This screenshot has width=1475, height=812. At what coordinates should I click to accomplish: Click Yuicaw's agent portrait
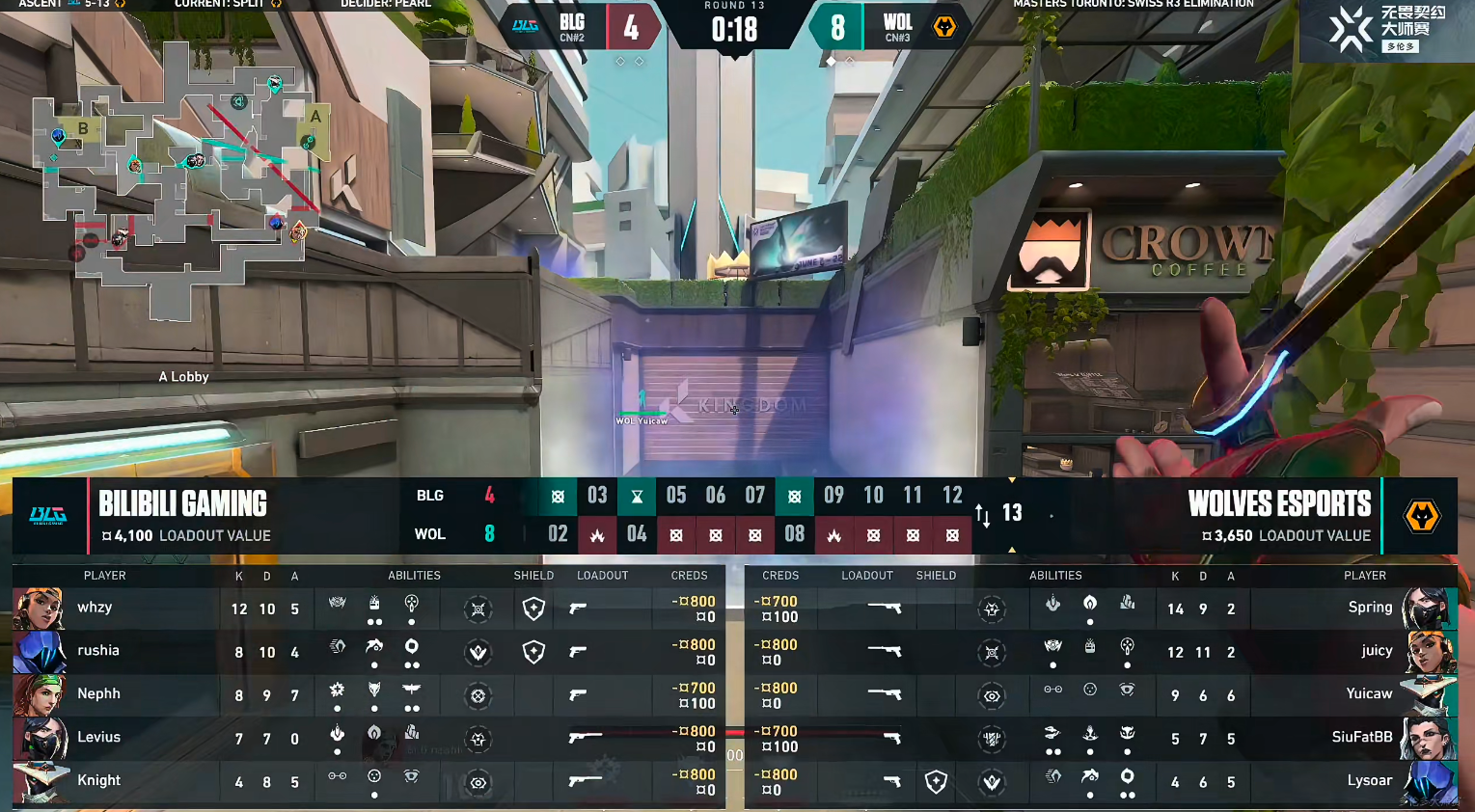click(1430, 695)
